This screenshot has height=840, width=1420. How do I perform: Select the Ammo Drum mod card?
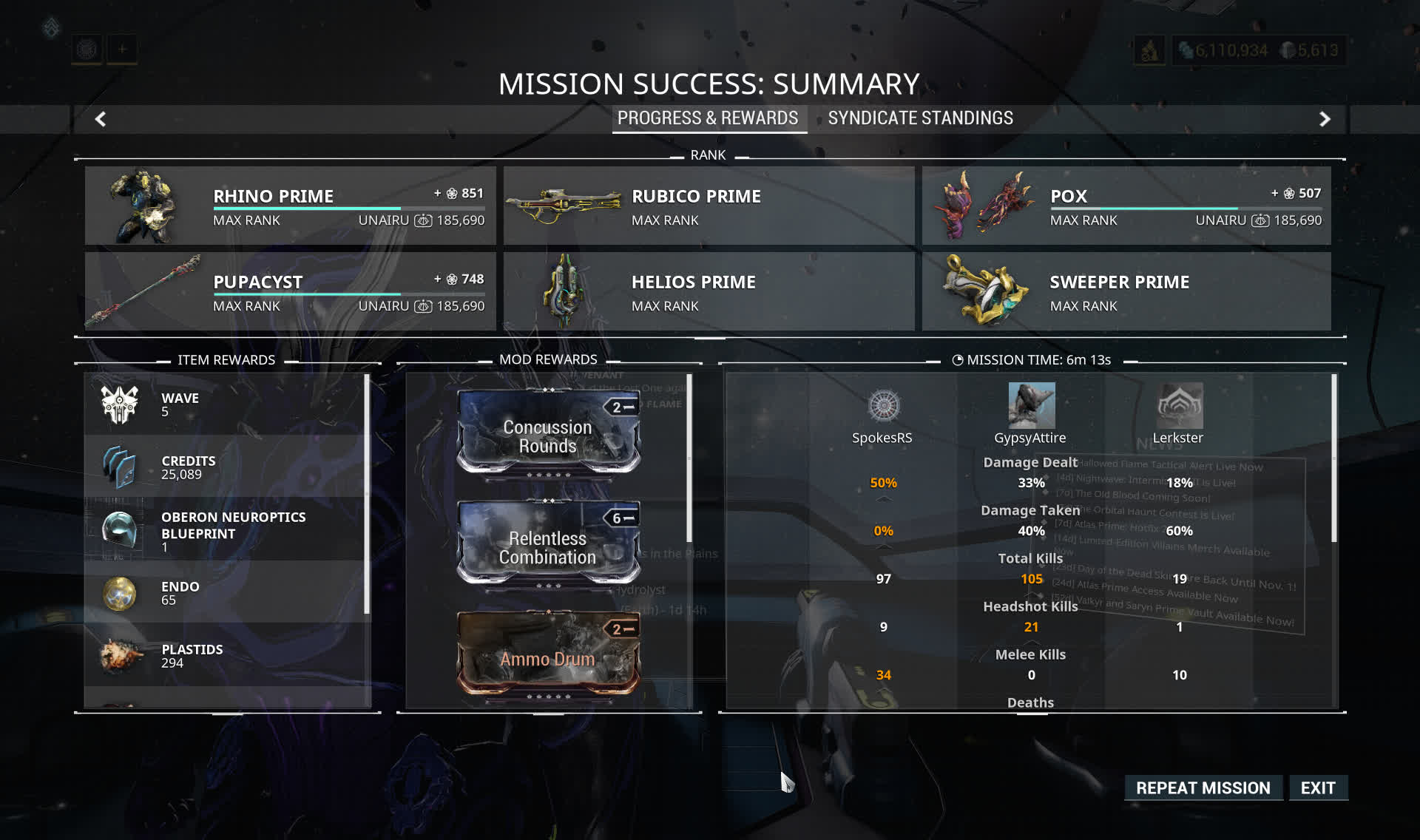click(548, 656)
